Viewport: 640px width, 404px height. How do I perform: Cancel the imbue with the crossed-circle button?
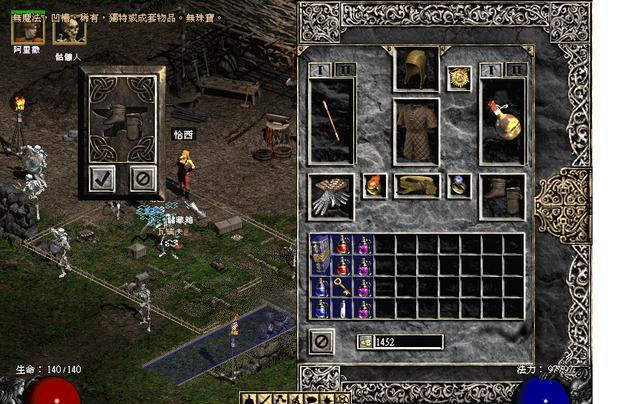pyautogui.click(x=143, y=178)
